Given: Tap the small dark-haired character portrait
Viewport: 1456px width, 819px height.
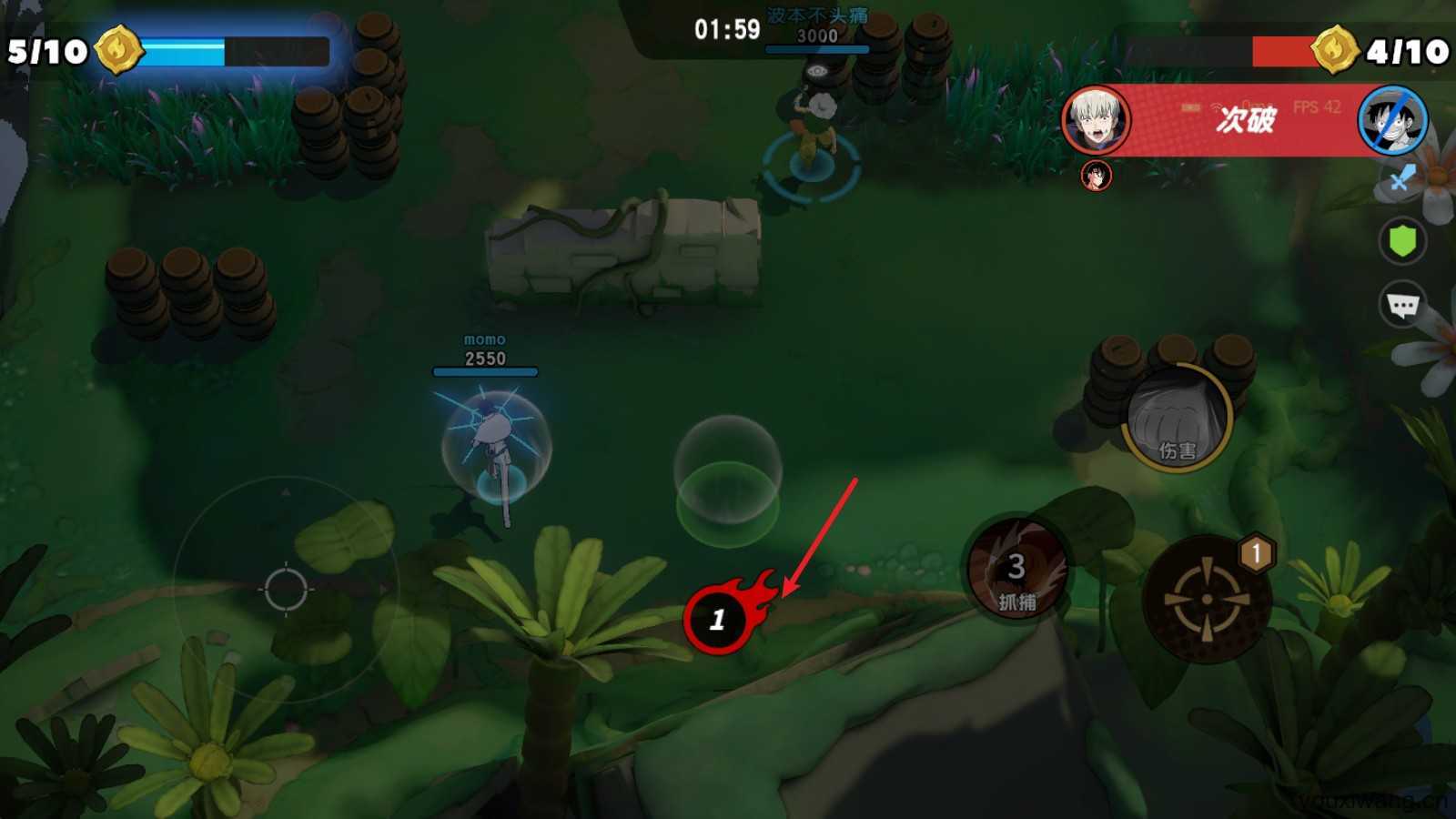Looking at the screenshot, I should [x=1096, y=175].
